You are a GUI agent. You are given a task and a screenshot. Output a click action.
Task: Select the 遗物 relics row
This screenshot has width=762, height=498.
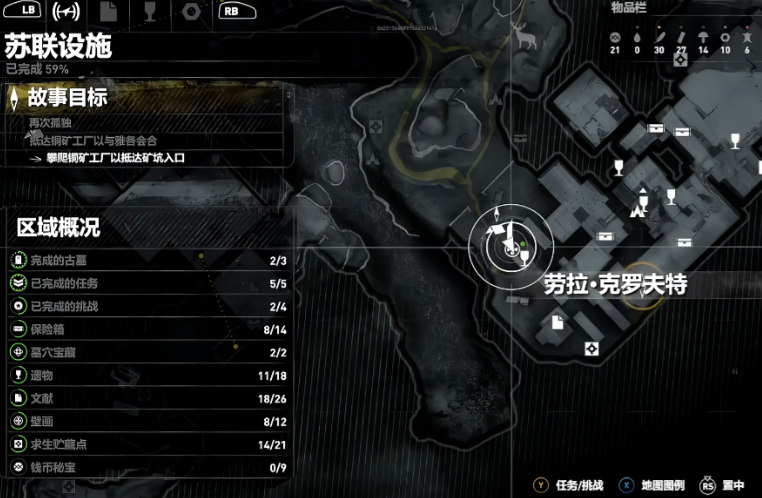152,376
